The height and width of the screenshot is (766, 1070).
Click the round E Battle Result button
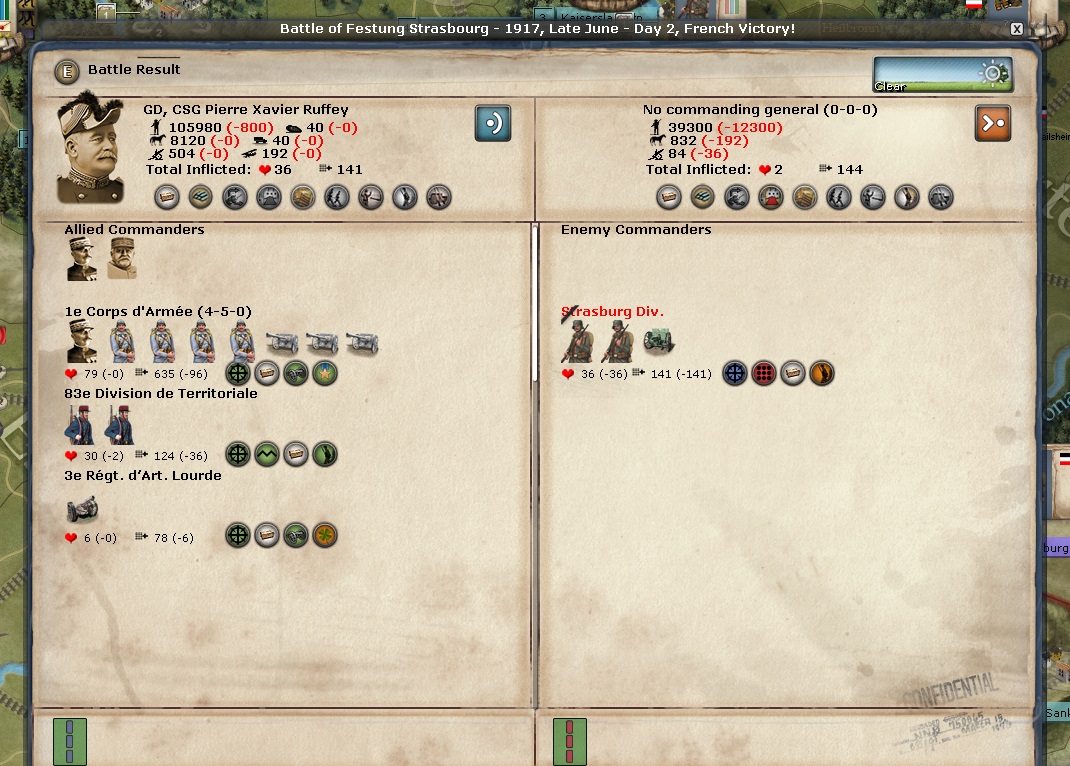(x=68, y=70)
